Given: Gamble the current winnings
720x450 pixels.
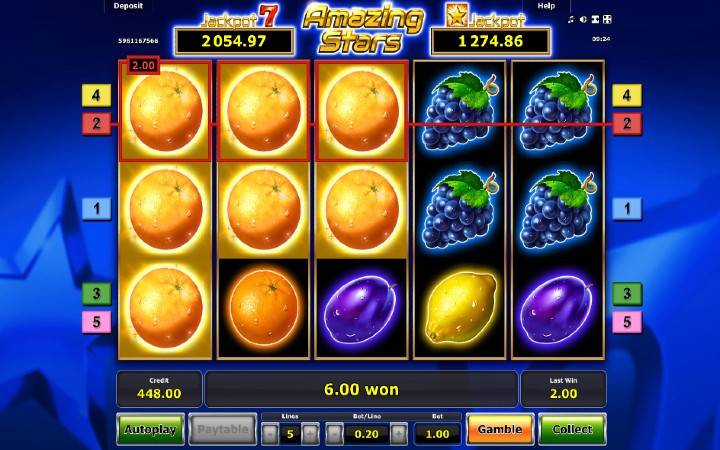Looking at the screenshot, I should [499, 430].
